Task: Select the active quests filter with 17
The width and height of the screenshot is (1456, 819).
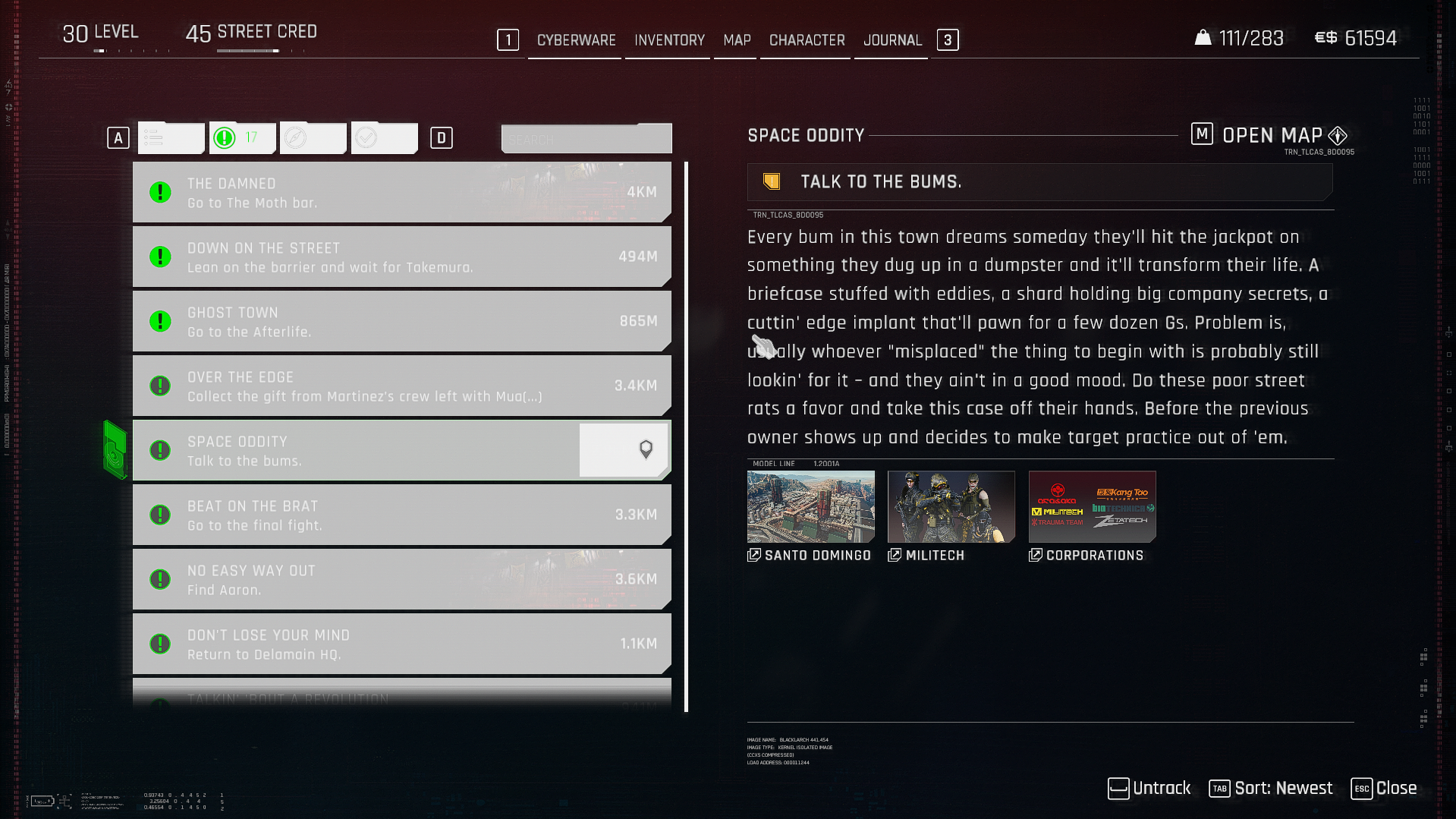Action: pyautogui.click(x=242, y=138)
